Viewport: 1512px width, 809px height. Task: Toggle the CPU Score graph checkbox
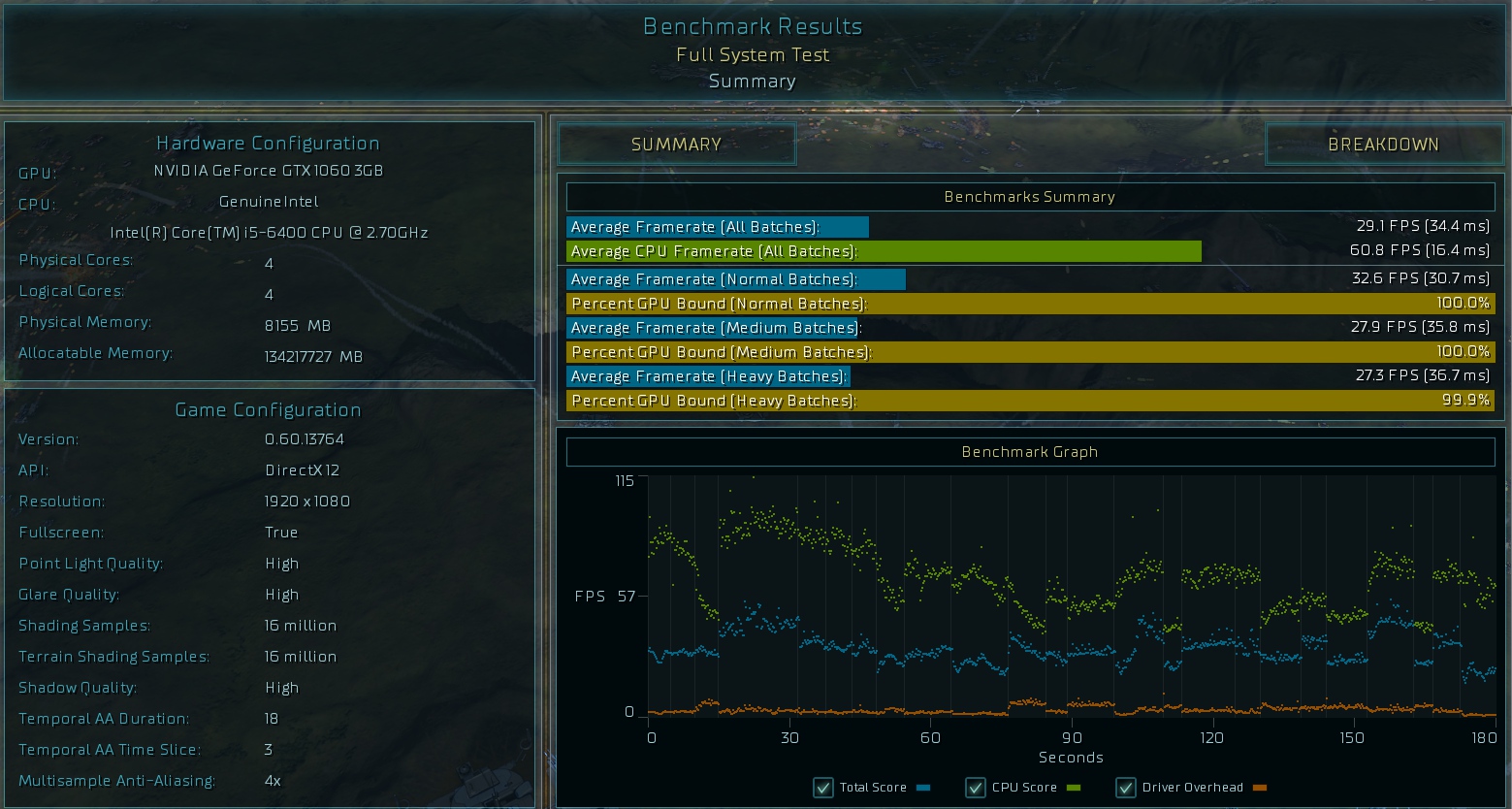976,788
